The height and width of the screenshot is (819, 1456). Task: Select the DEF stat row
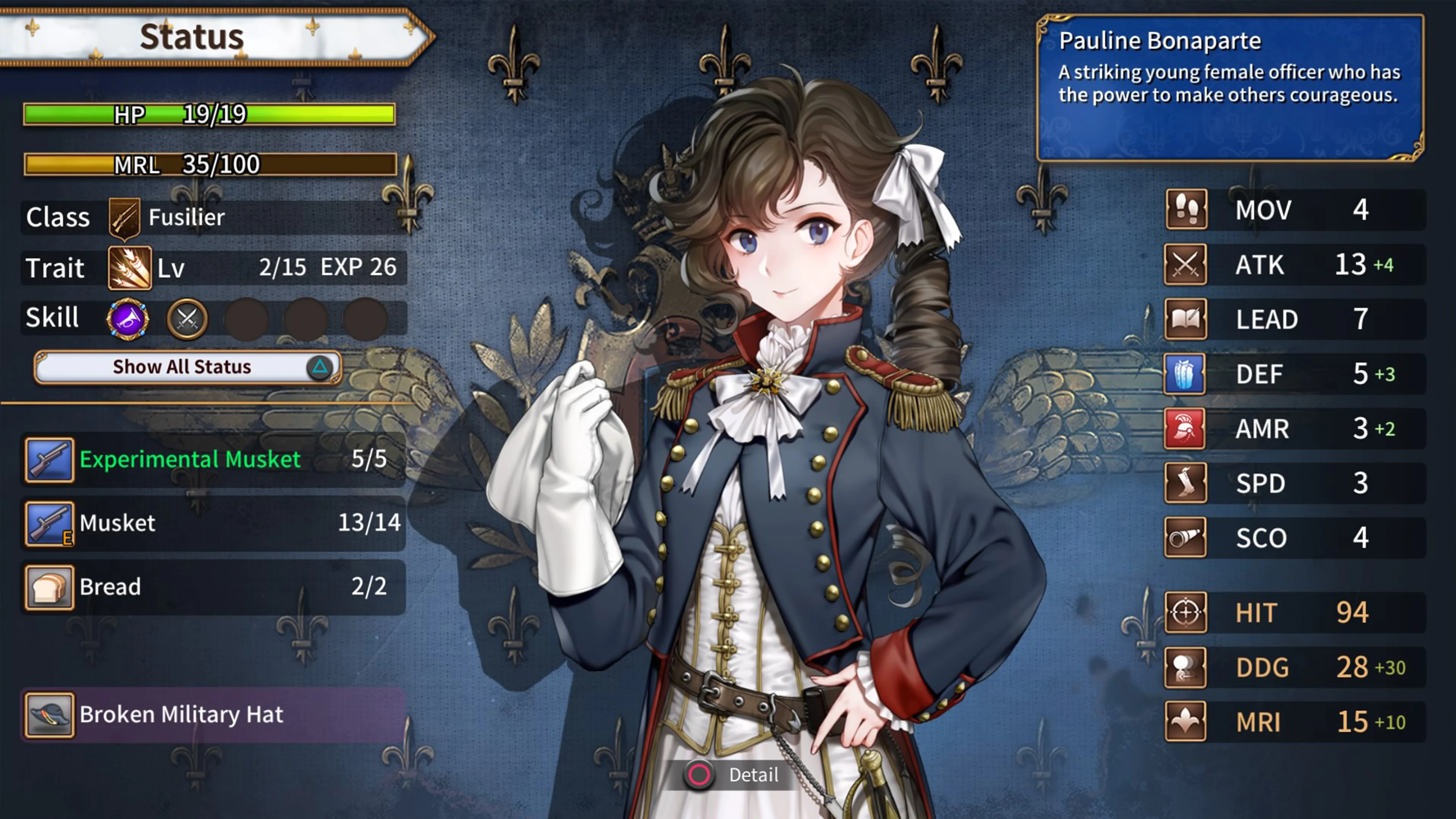1294,373
